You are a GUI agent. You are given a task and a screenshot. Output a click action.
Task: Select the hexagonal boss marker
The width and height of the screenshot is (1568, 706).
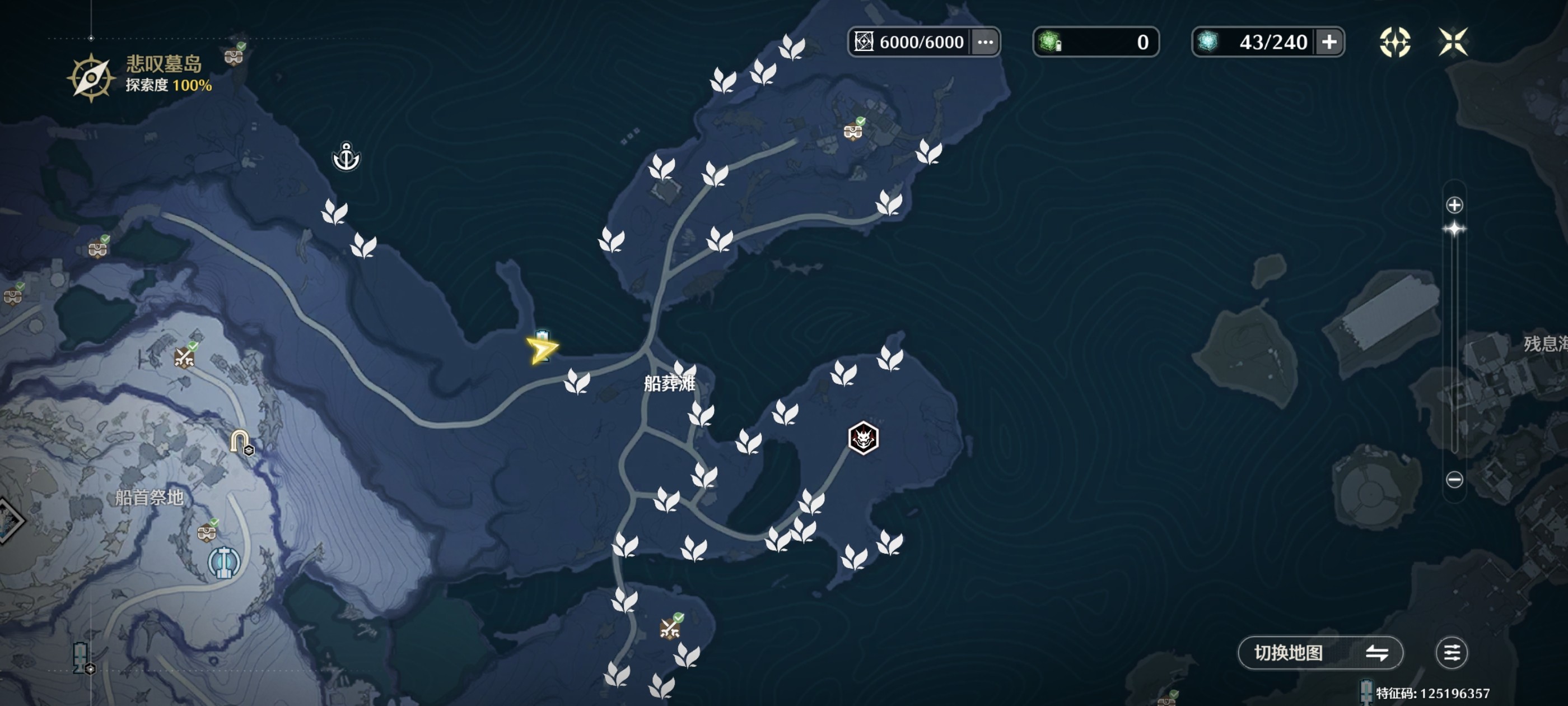tap(863, 438)
